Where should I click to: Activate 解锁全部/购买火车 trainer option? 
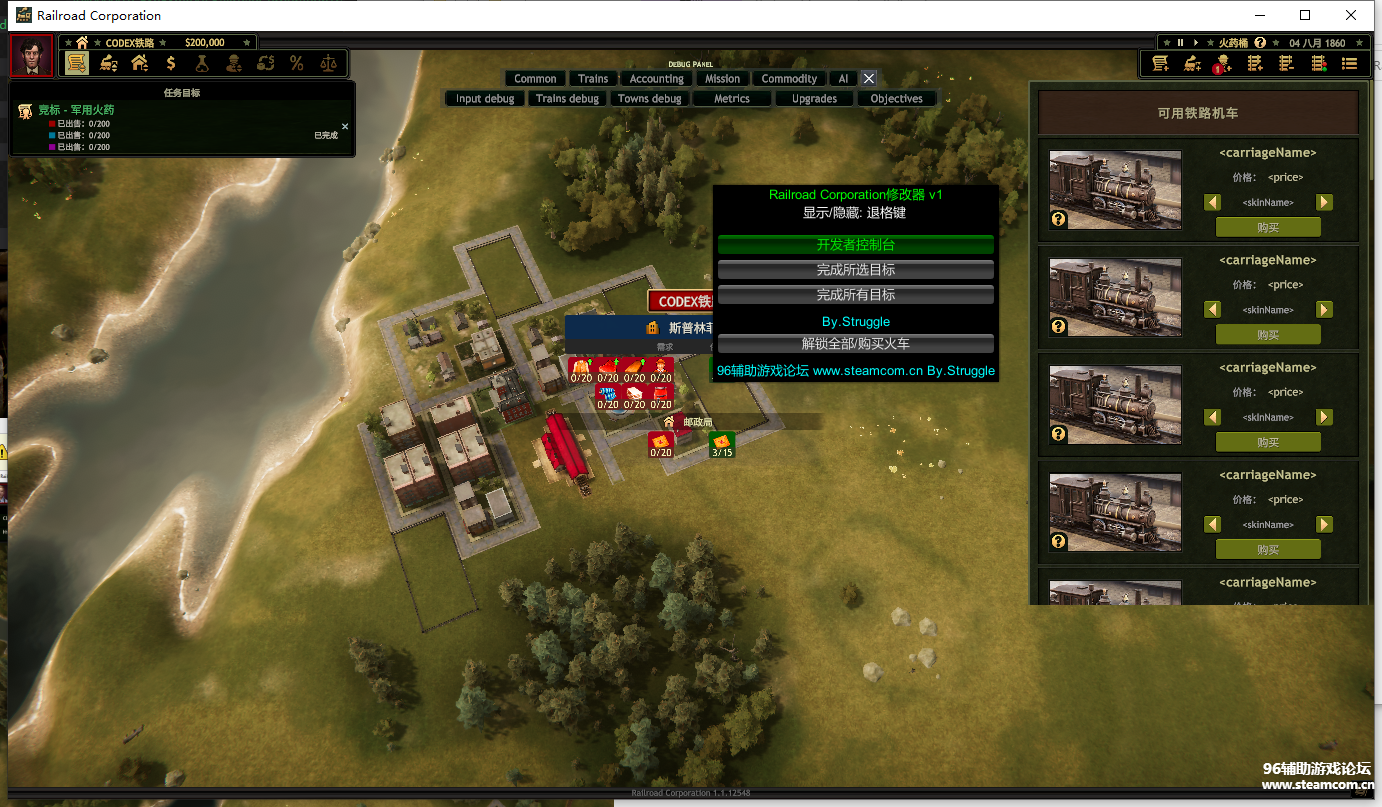pyautogui.click(x=855, y=344)
